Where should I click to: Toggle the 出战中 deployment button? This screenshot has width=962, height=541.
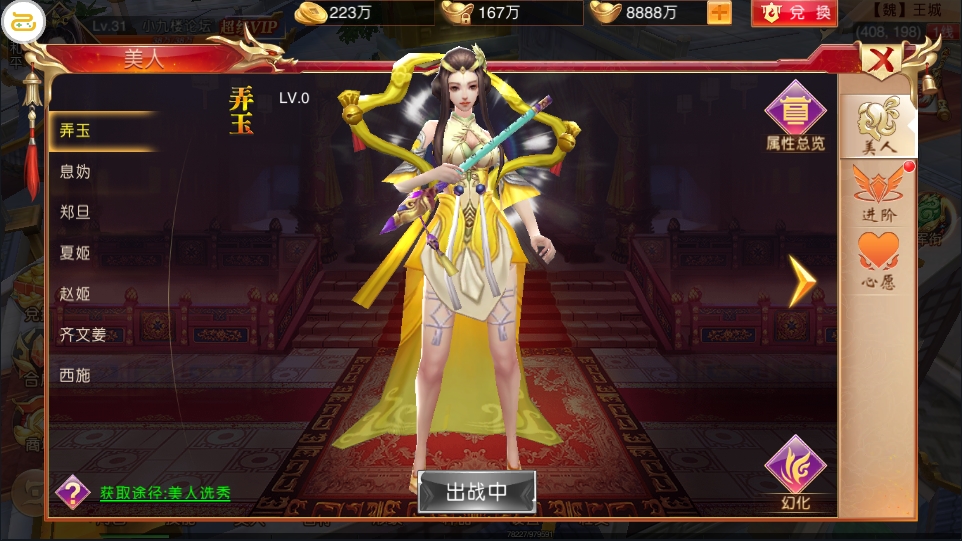(x=477, y=491)
